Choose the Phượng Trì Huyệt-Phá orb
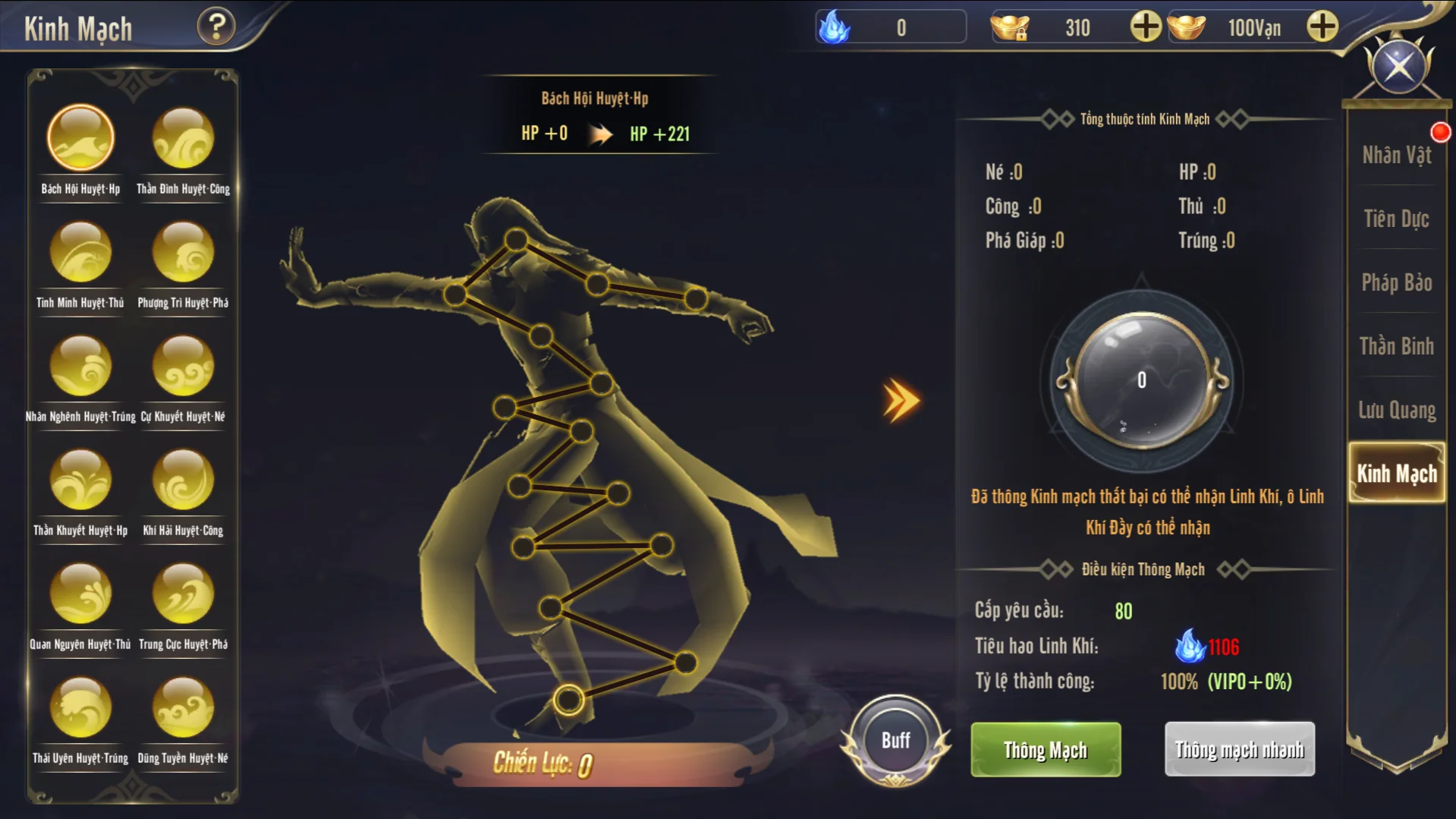Image resolution: width=1456 pixels, height=819 pixels. coord(183,253)
